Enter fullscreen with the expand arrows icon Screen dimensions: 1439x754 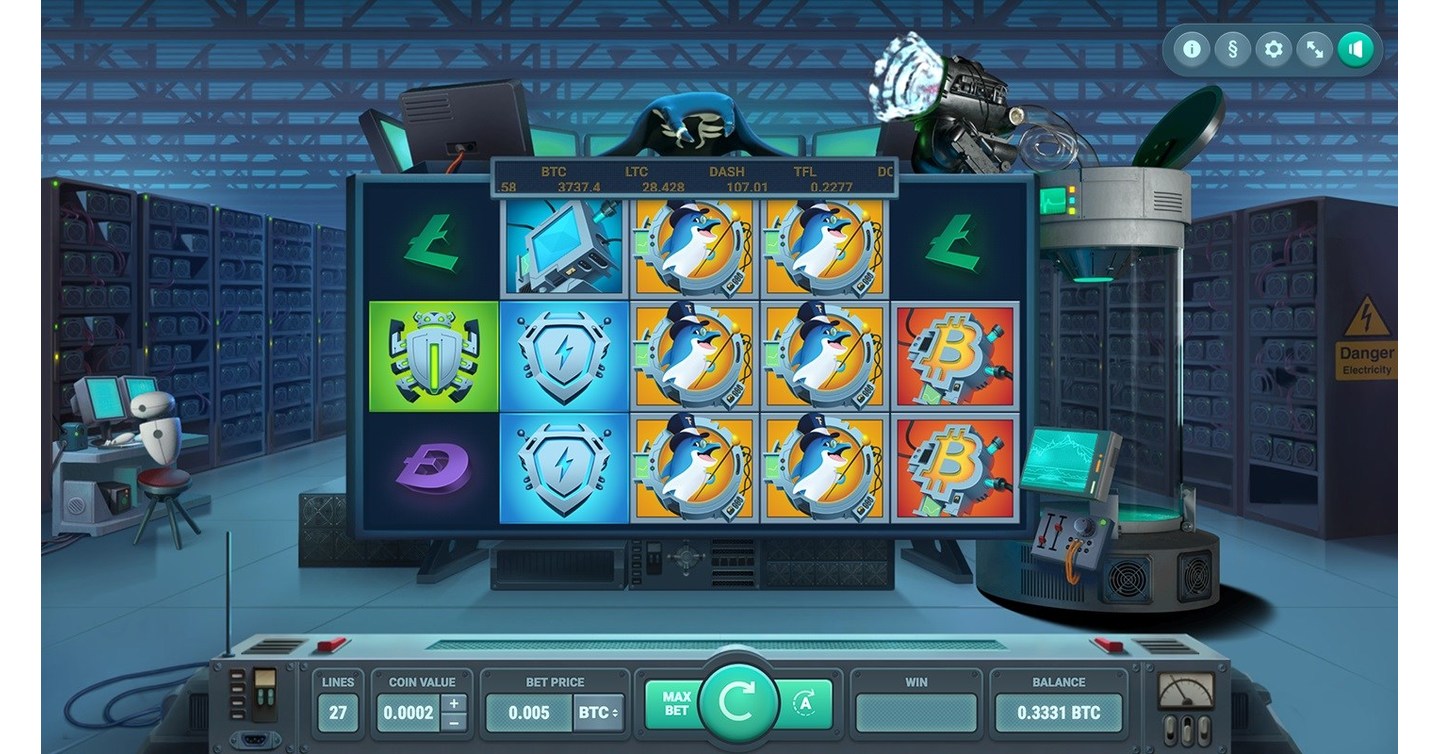tap(1313, 48)
